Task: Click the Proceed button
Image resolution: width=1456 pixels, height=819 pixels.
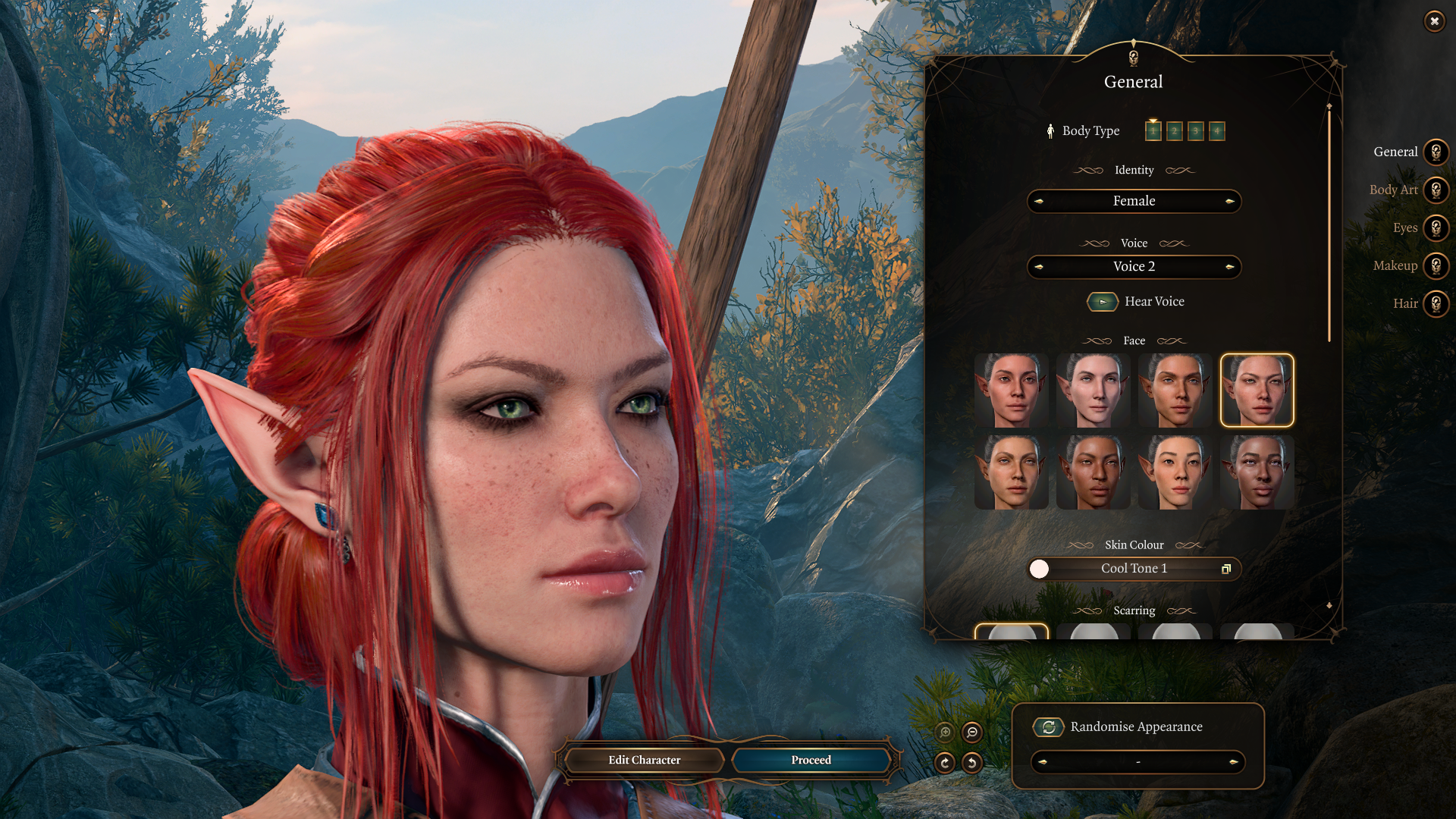Action: coord(810,760)
